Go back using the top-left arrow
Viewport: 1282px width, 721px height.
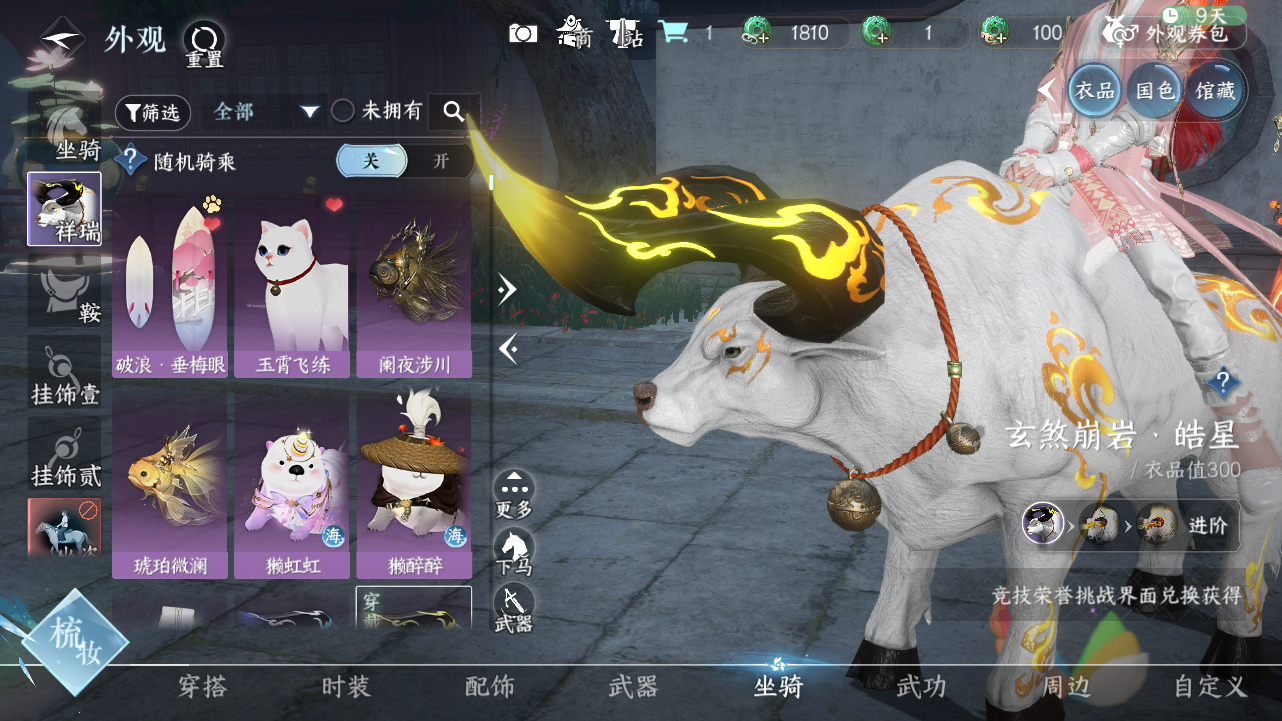click(61, 40)
